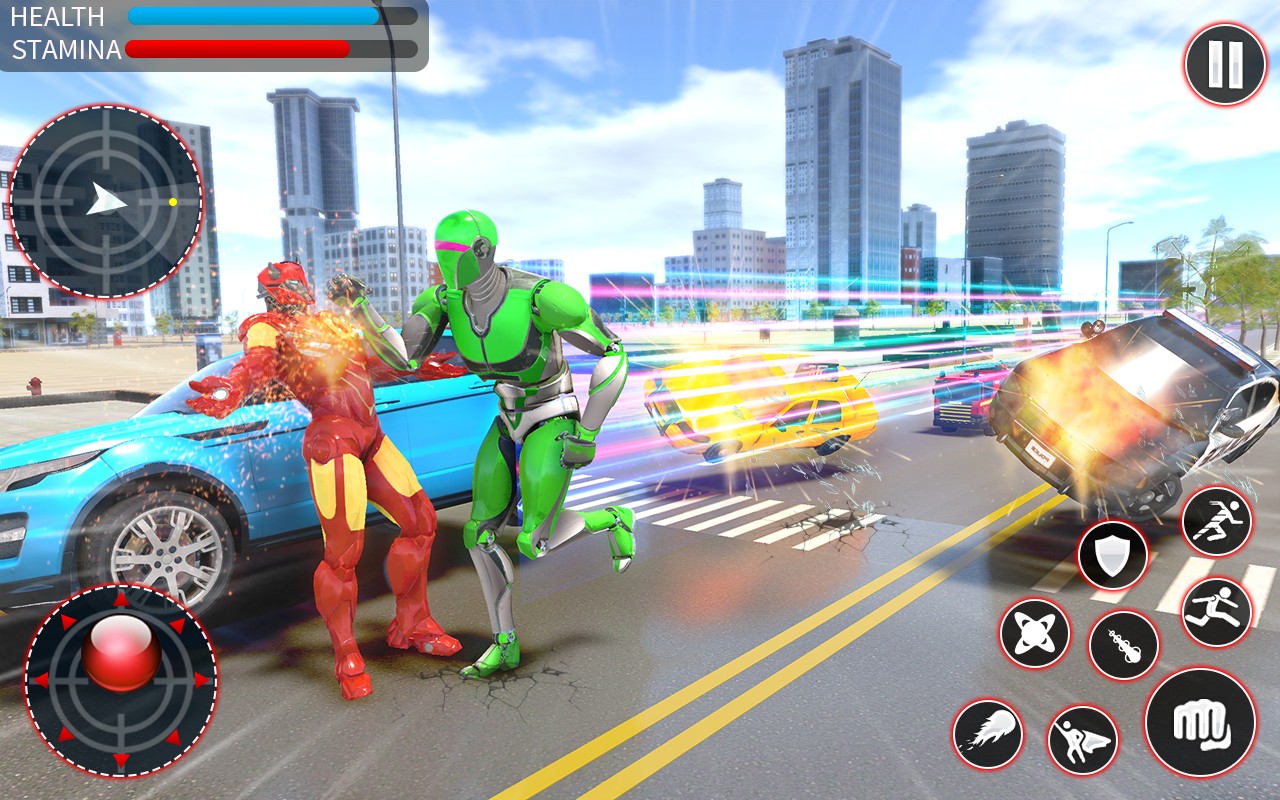Tap the fist punch attack button
Screen dimensions: 1280x800
[x=1200, y=722]
